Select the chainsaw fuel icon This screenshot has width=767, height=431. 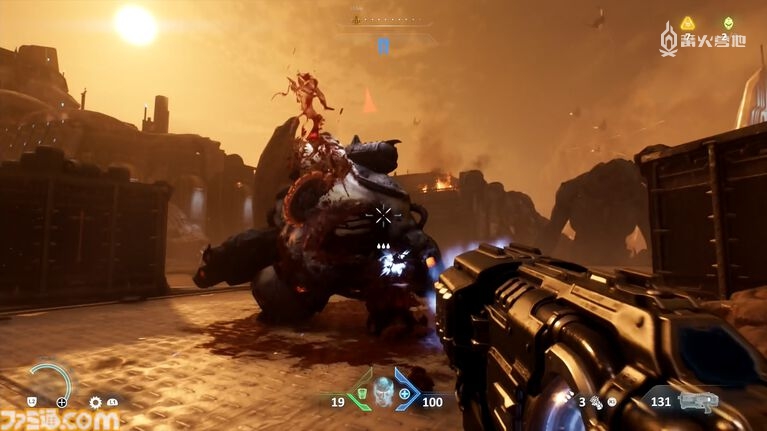pyautogui.click(x=596, y=402)
